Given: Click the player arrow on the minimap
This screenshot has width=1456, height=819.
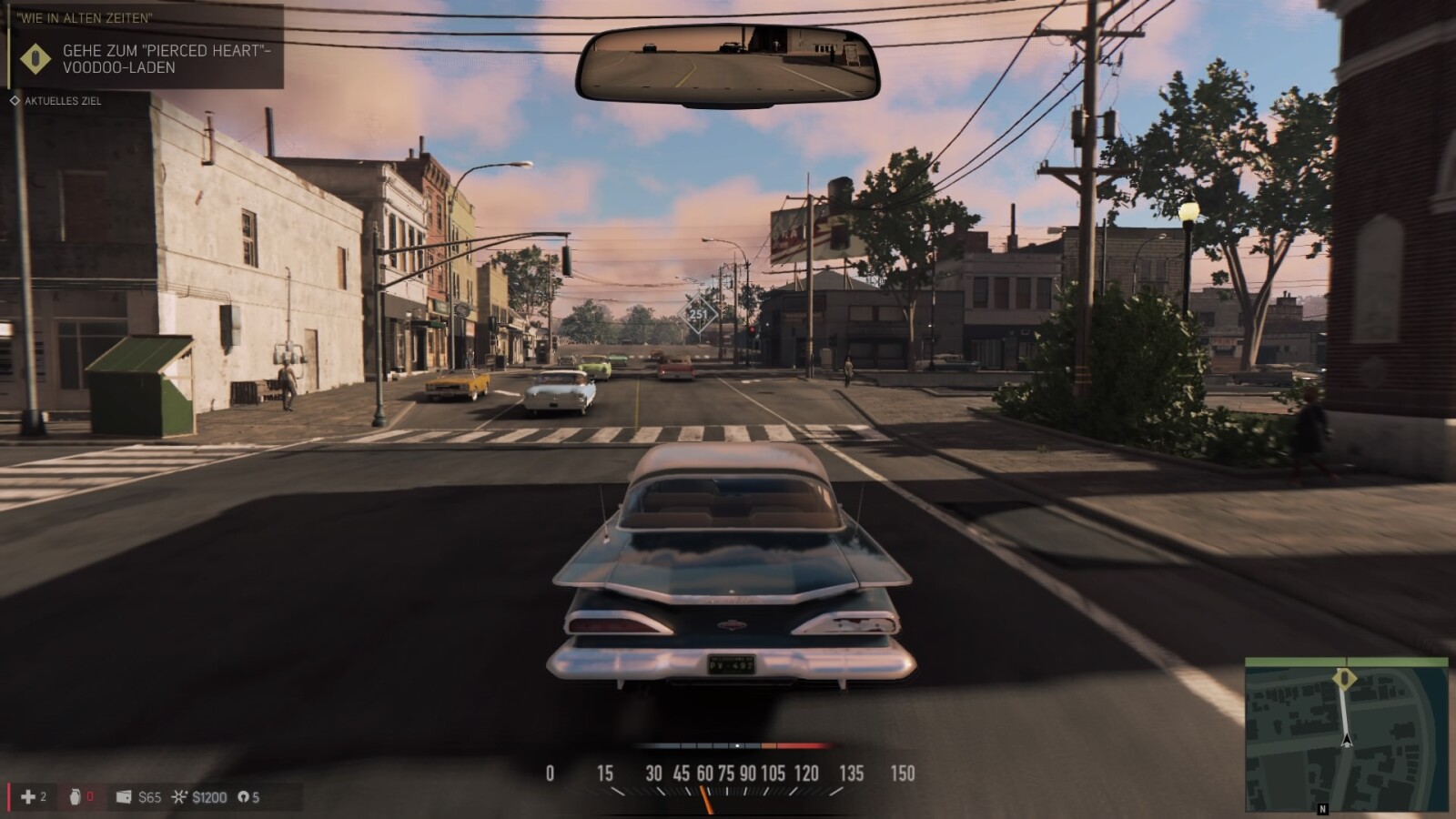Looking at the screenshot, I should tap(1347, 739).
